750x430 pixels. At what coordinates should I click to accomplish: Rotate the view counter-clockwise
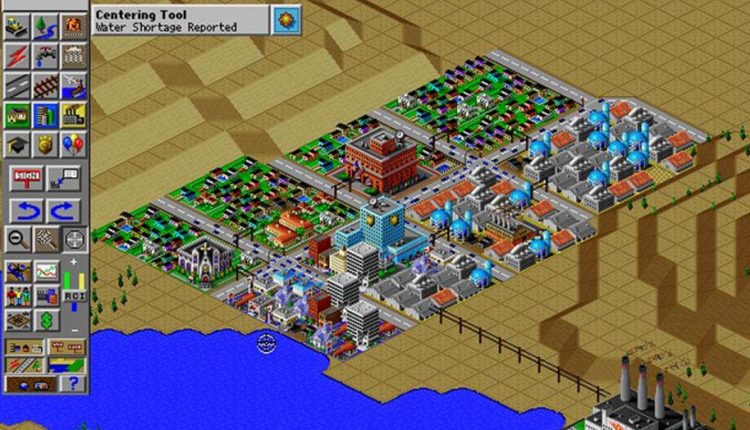(24, 211)
